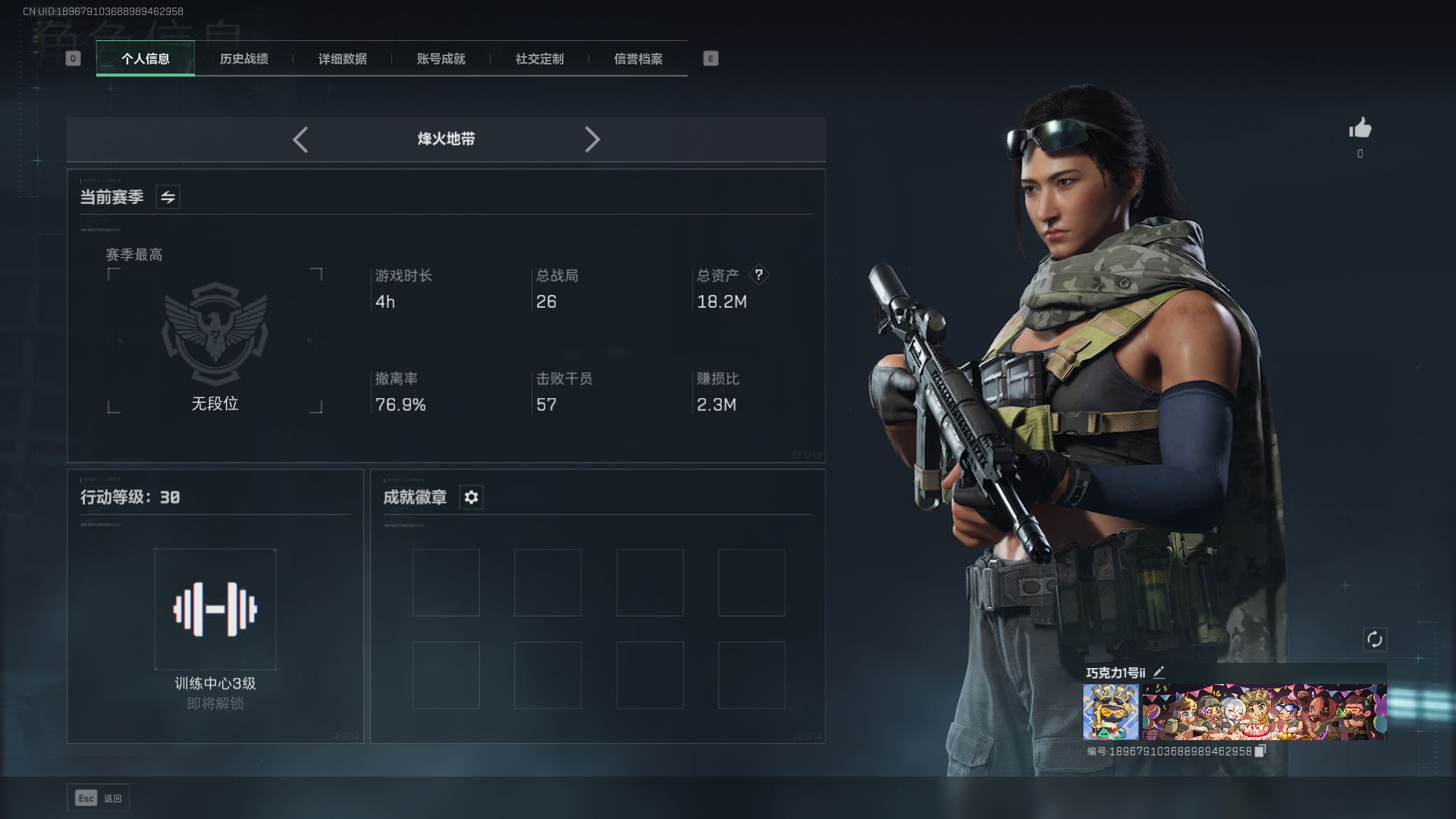Show the 账号成就 tab

tap(441, 59)
